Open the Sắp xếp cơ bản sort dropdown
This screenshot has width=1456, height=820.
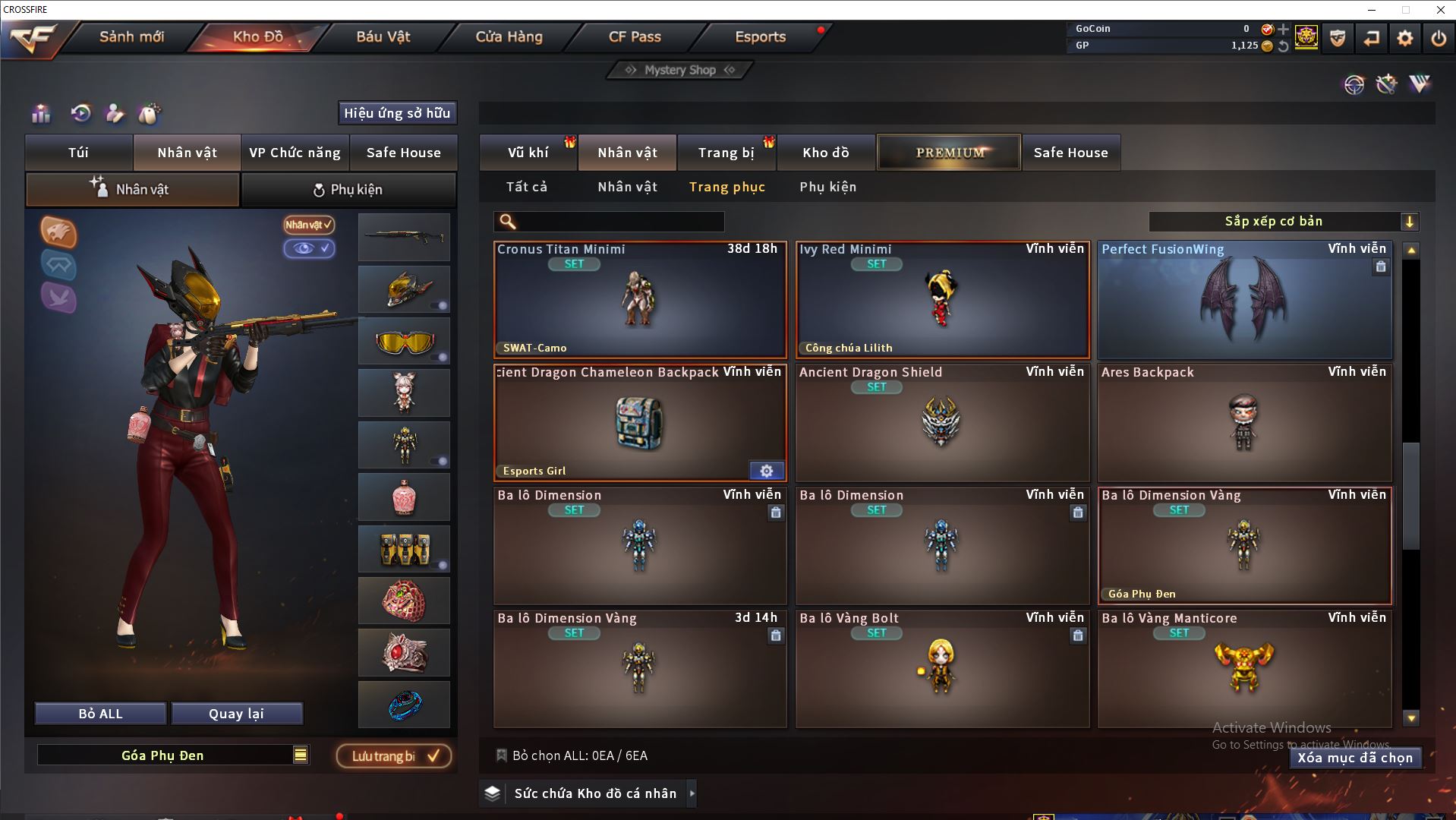[1283, 222]
